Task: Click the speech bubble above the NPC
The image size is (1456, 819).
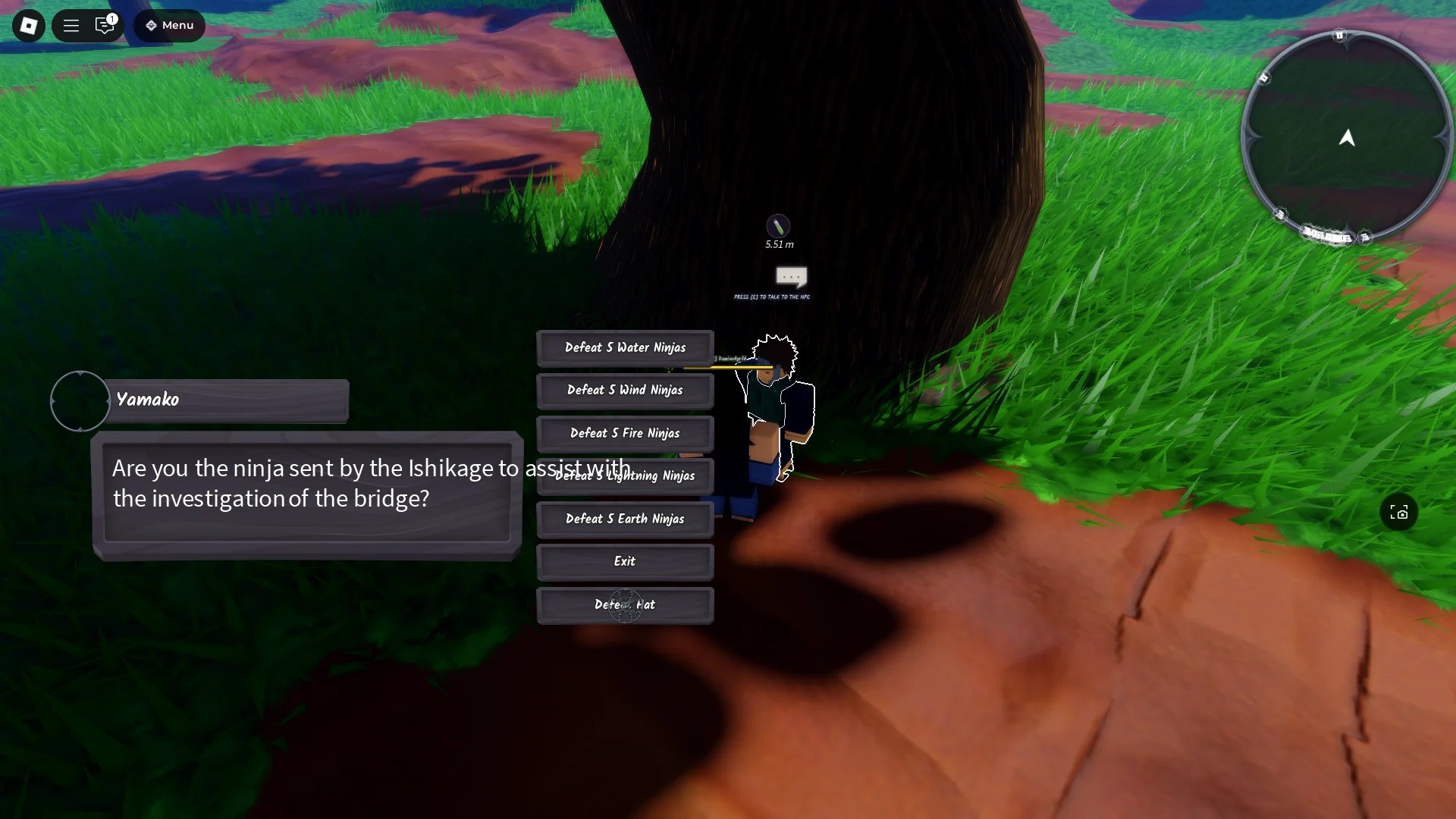Action: [x=791, y=278]
